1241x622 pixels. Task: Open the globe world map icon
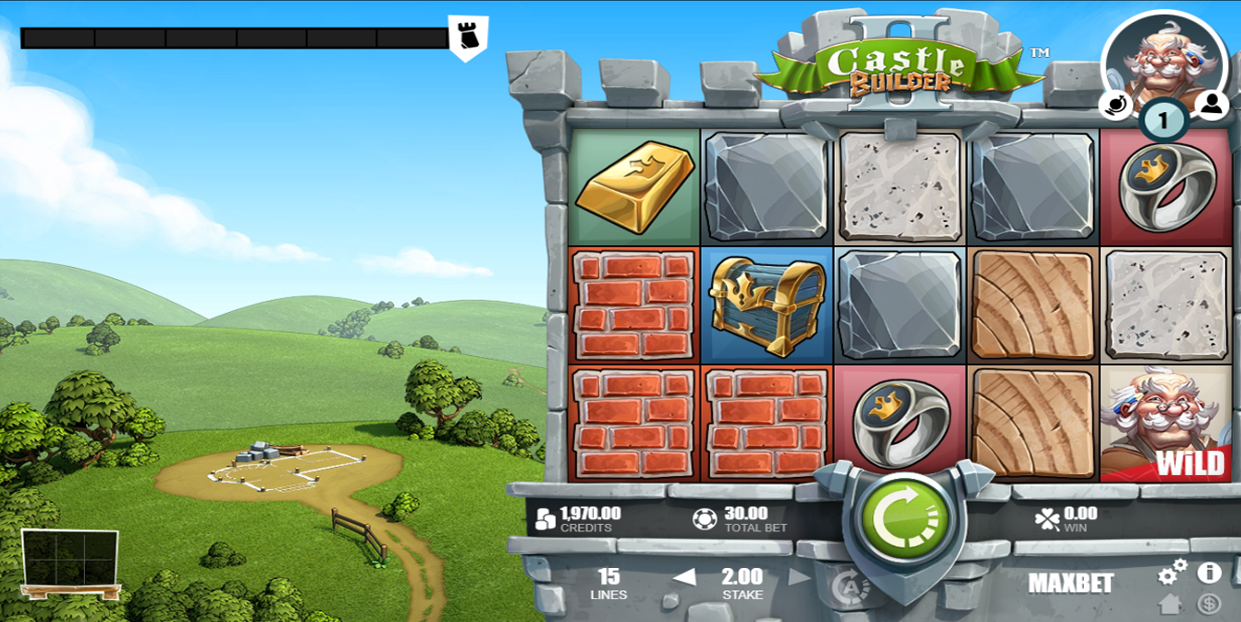point(1115,104)
